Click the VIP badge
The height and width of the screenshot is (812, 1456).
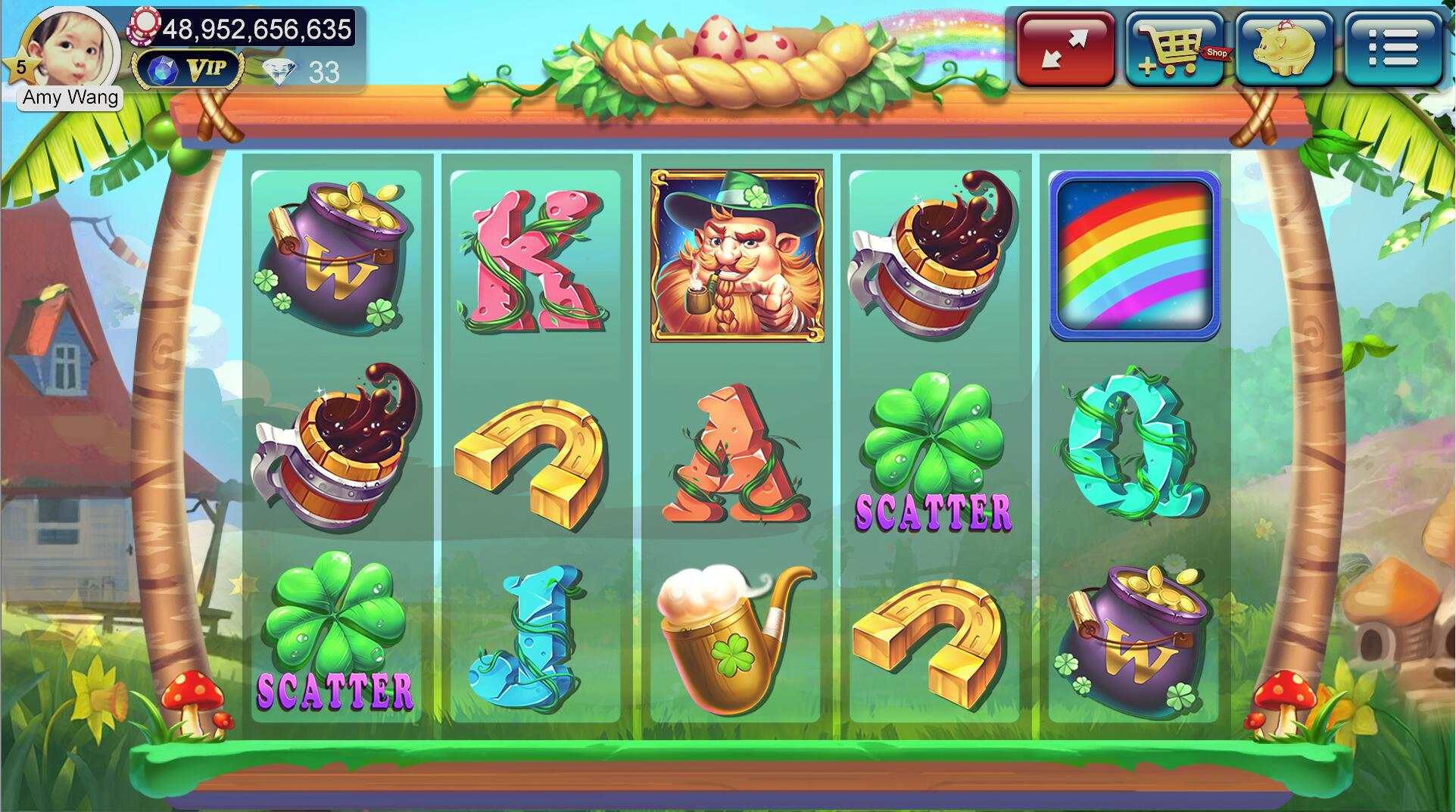pos(188,70)
